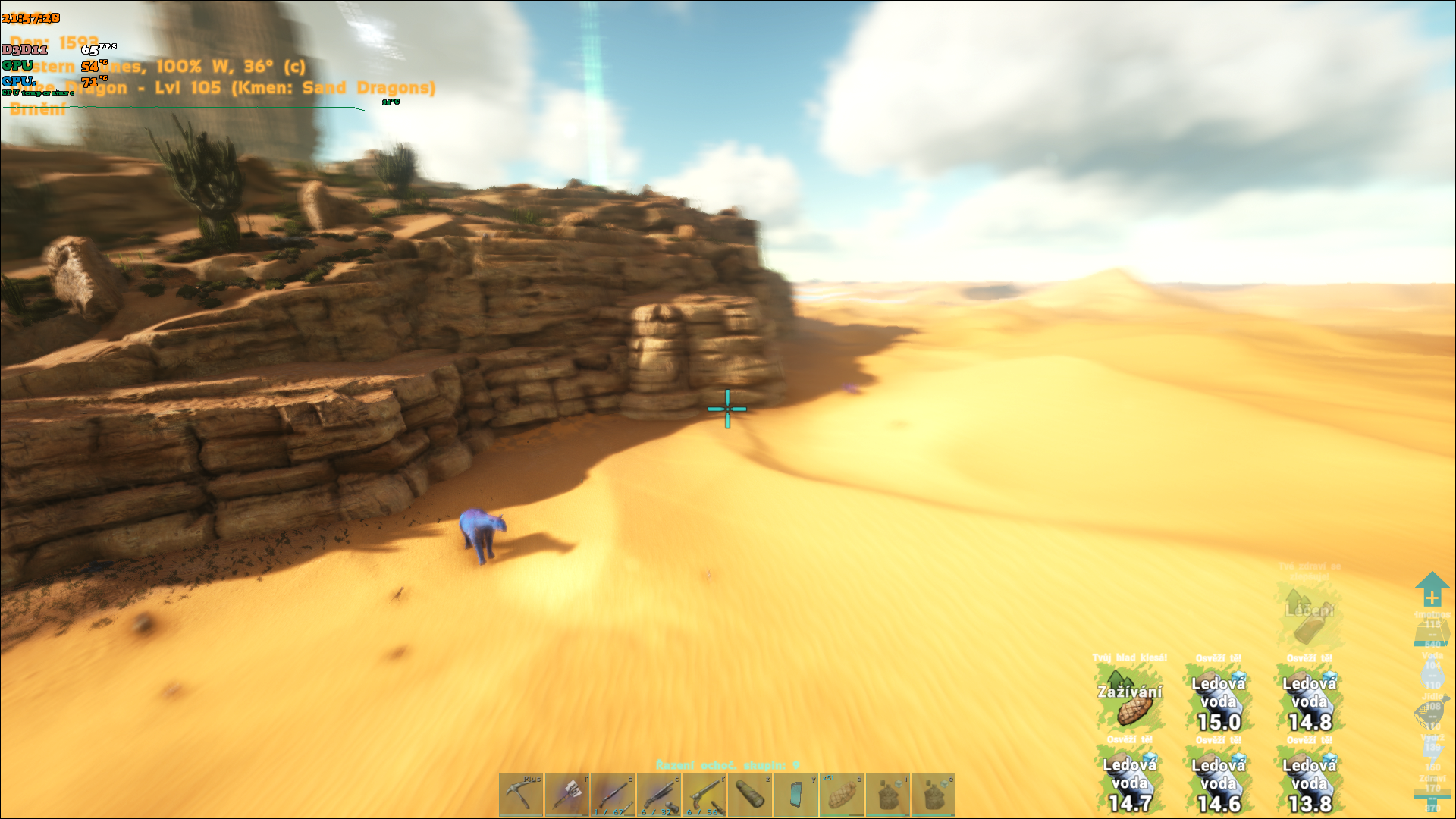
Task: Pick the camouflage cylinder hotbar item
Action: click(x=750, y=795)
